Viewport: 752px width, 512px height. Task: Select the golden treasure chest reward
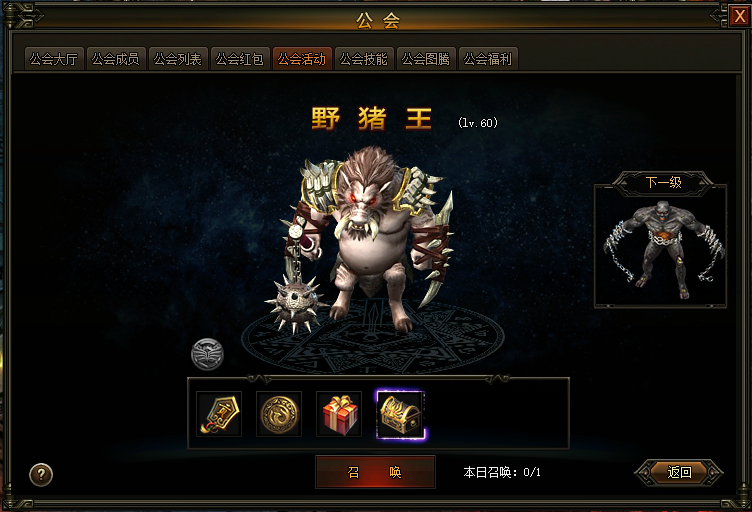pyautogui.click(x=400, y=414)
